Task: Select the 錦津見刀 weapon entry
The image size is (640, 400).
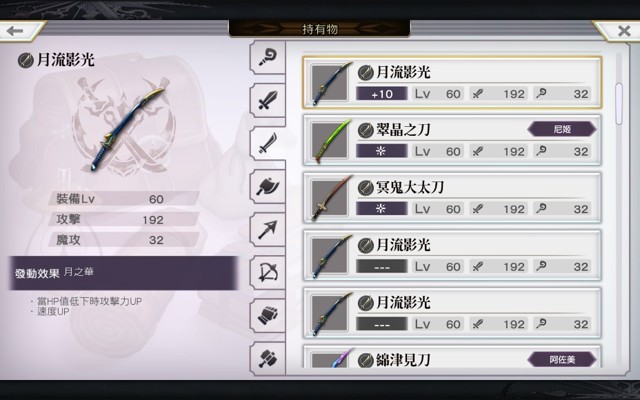Action: (452, 358)
